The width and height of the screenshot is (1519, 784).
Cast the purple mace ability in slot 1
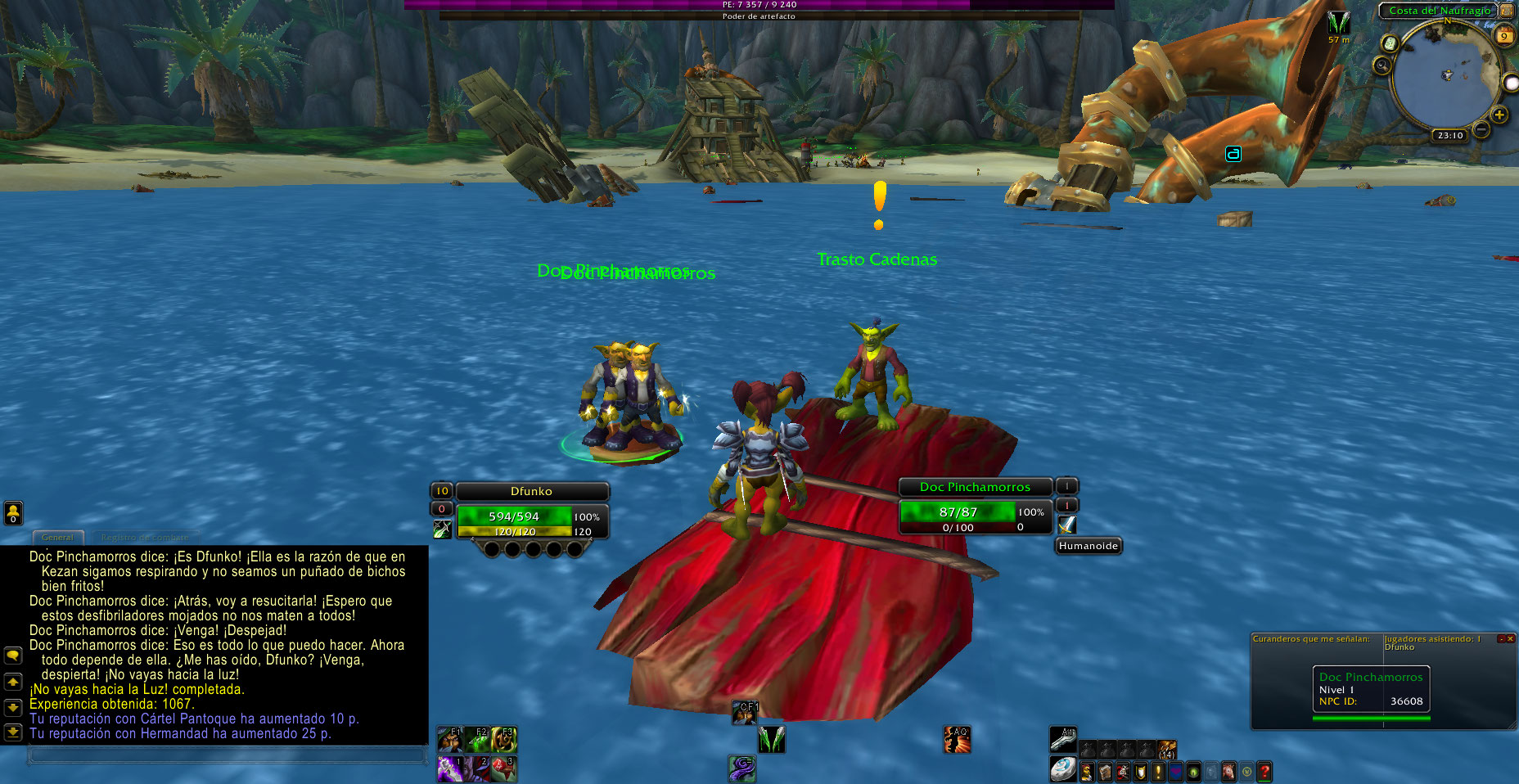tap(450, 769)
